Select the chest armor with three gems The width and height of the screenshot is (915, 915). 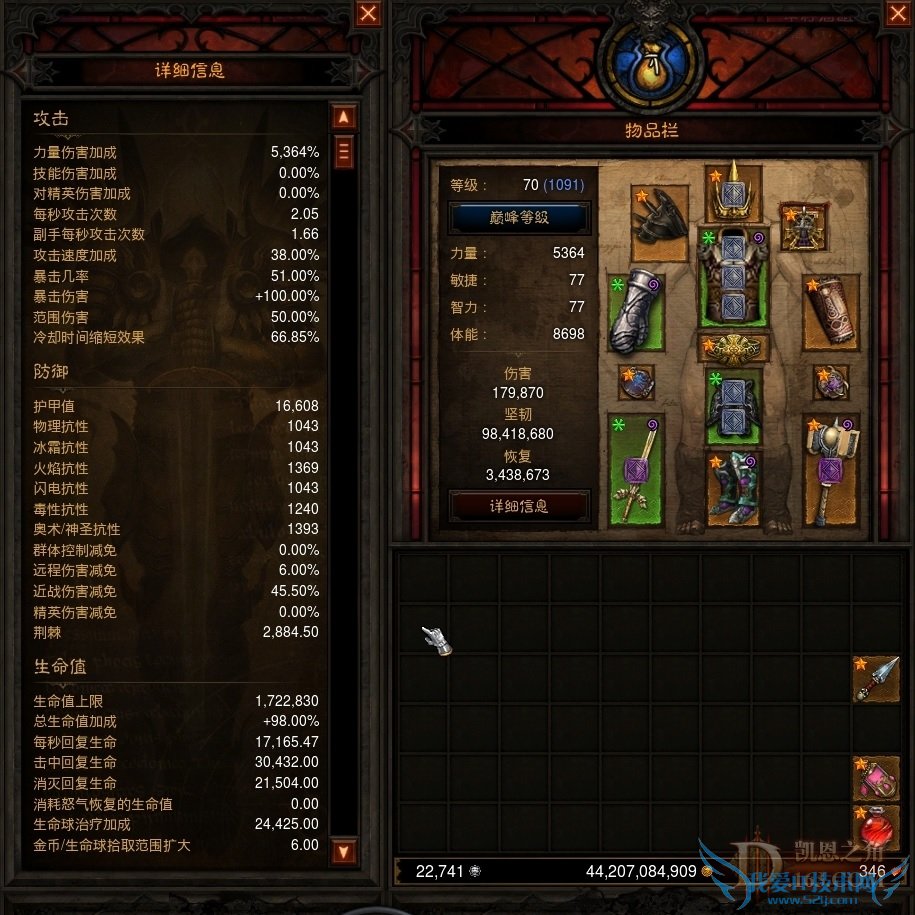[733, 275]
